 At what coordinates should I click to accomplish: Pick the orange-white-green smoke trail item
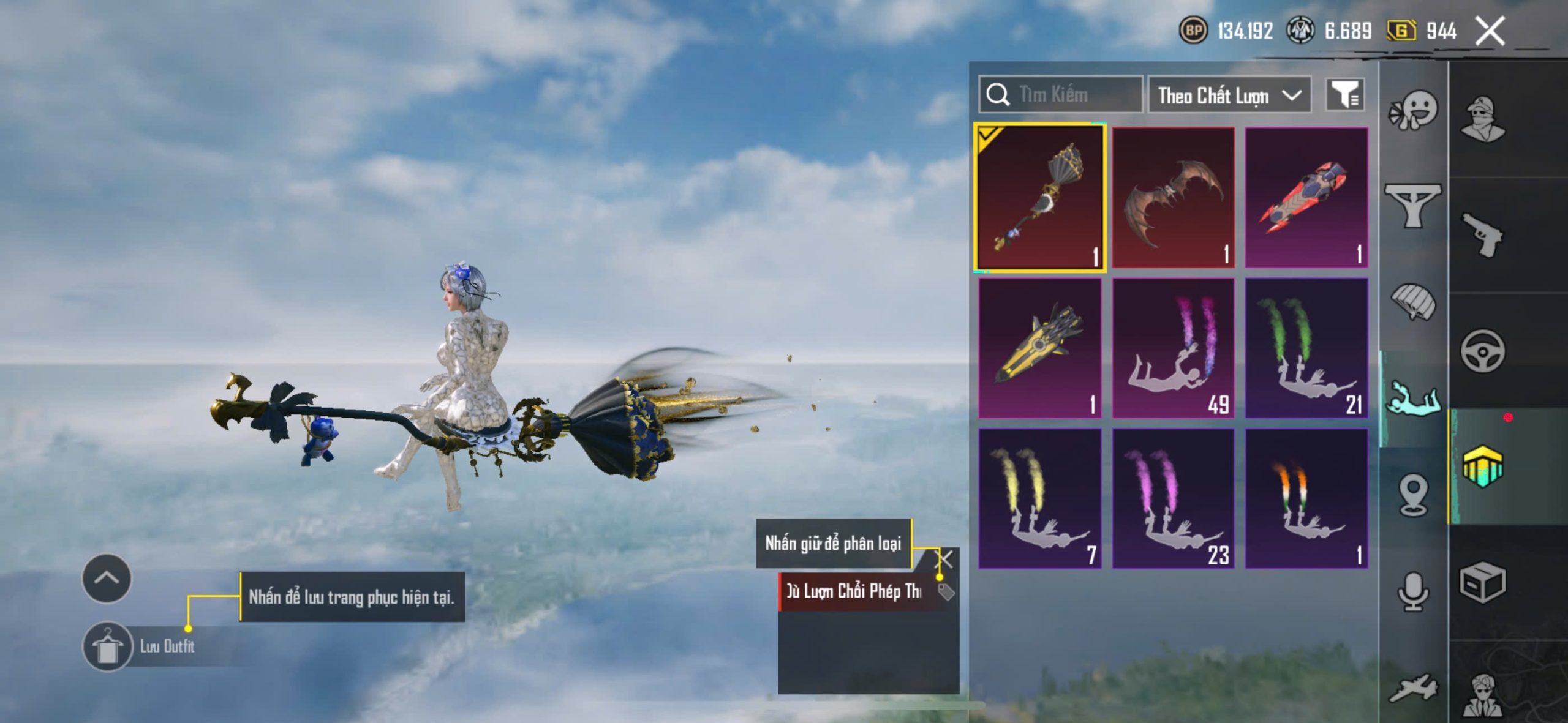[x=1306, y=498]
